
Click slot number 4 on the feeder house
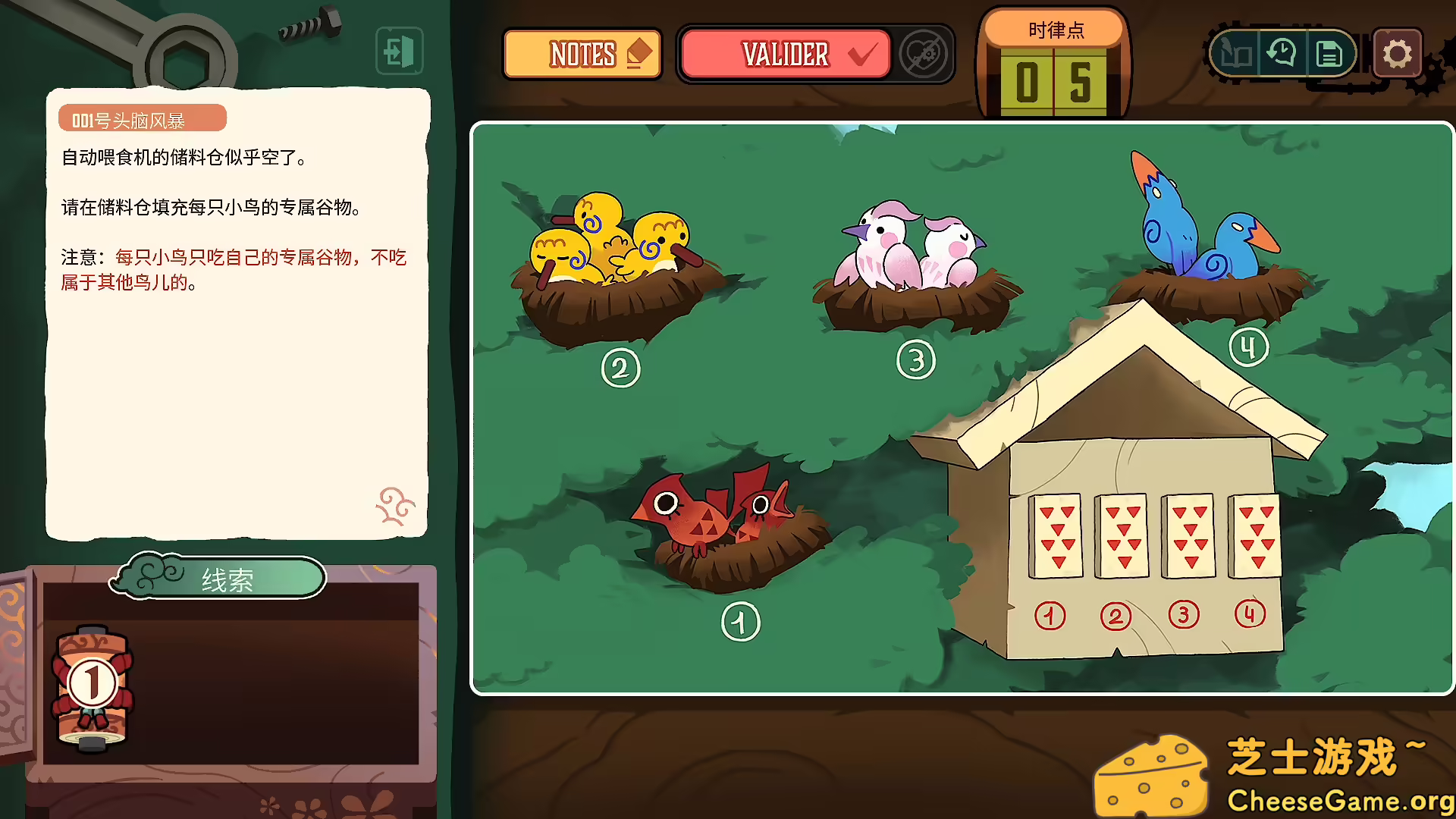1249,616
